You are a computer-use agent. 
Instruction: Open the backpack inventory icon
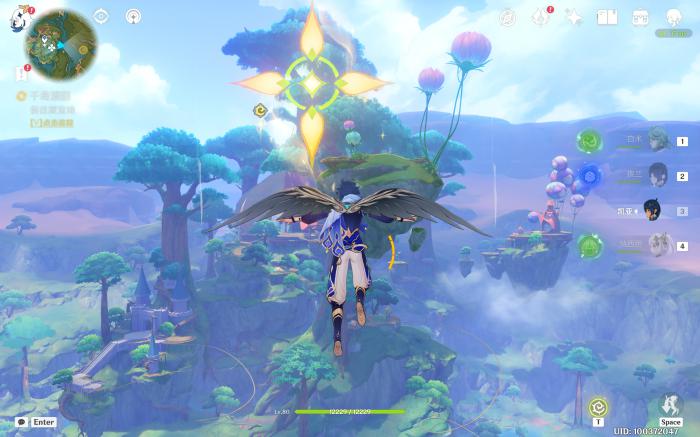(640, 17)
